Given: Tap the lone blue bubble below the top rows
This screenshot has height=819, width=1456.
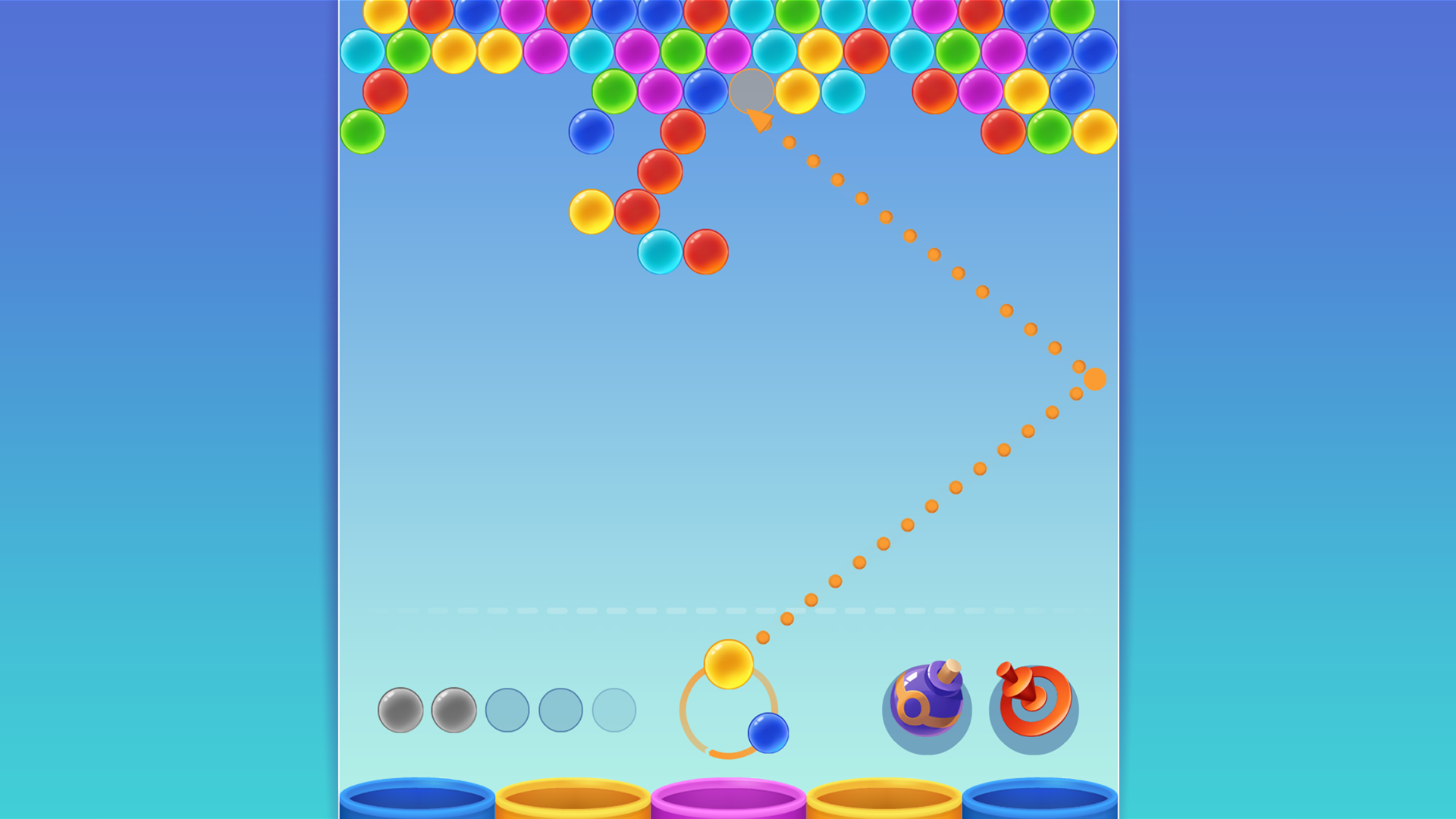Looking at the screenshot, I should click(x=593, y=130).
